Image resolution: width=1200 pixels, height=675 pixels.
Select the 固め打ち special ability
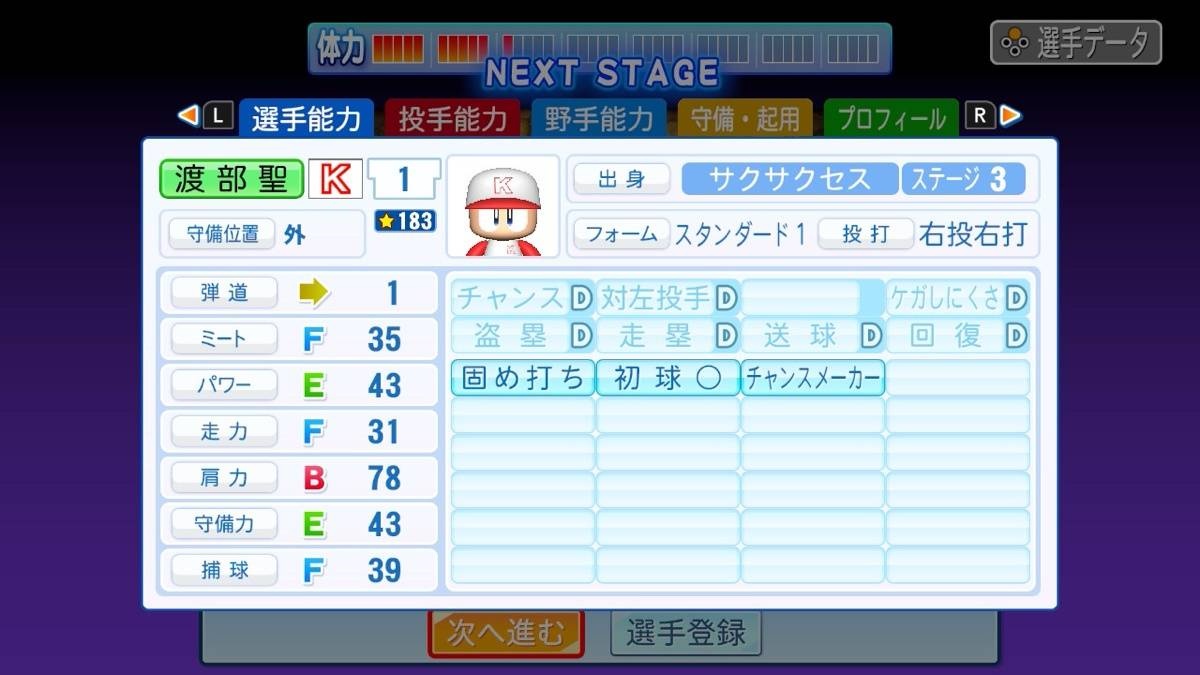522,378
